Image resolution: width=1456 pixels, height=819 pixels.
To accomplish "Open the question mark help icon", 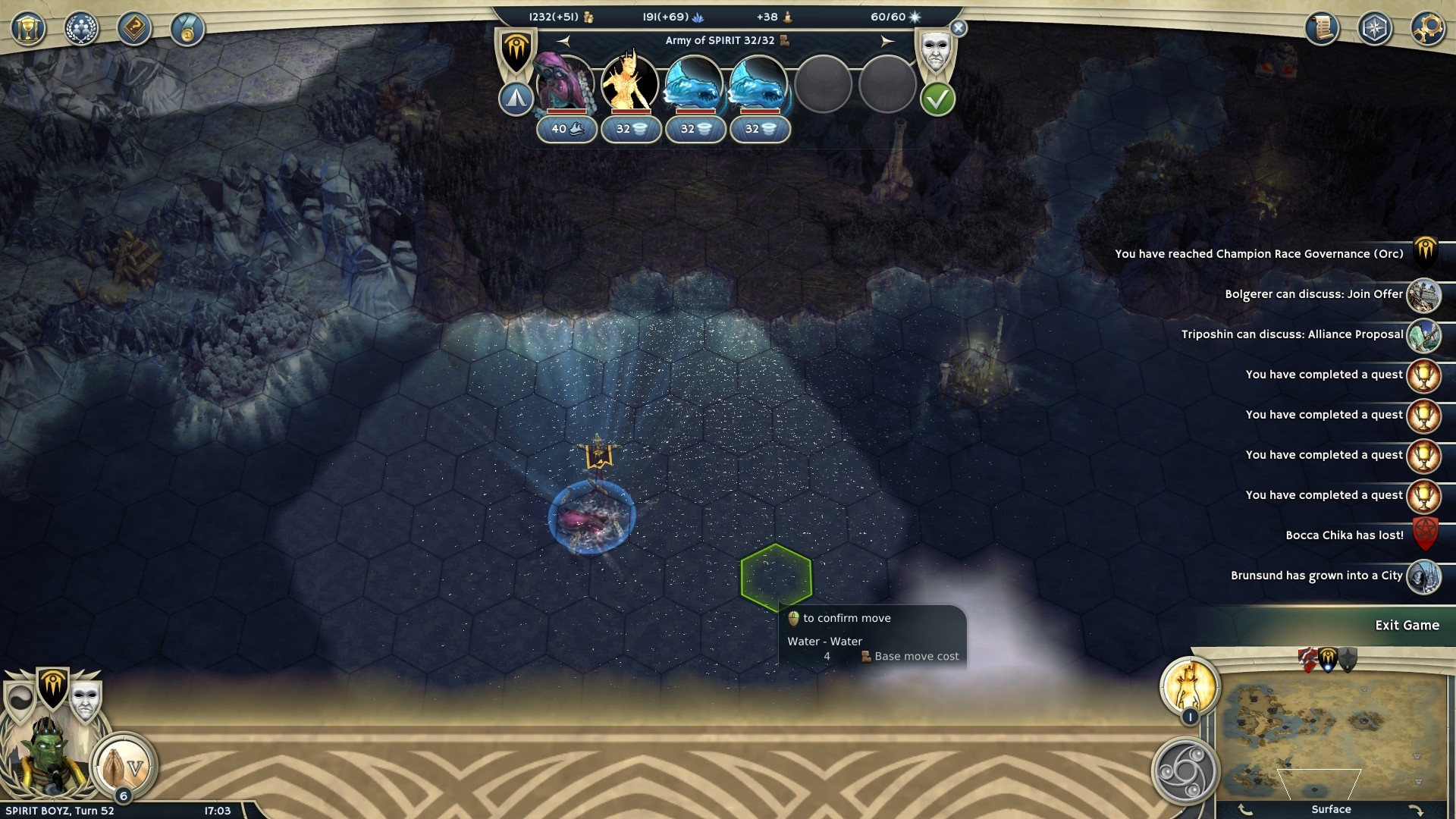I will click(134, 30).
